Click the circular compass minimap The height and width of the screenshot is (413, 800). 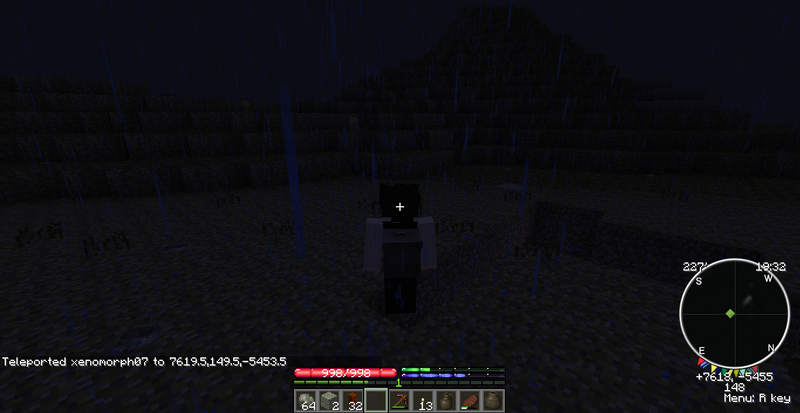(730, 314)
